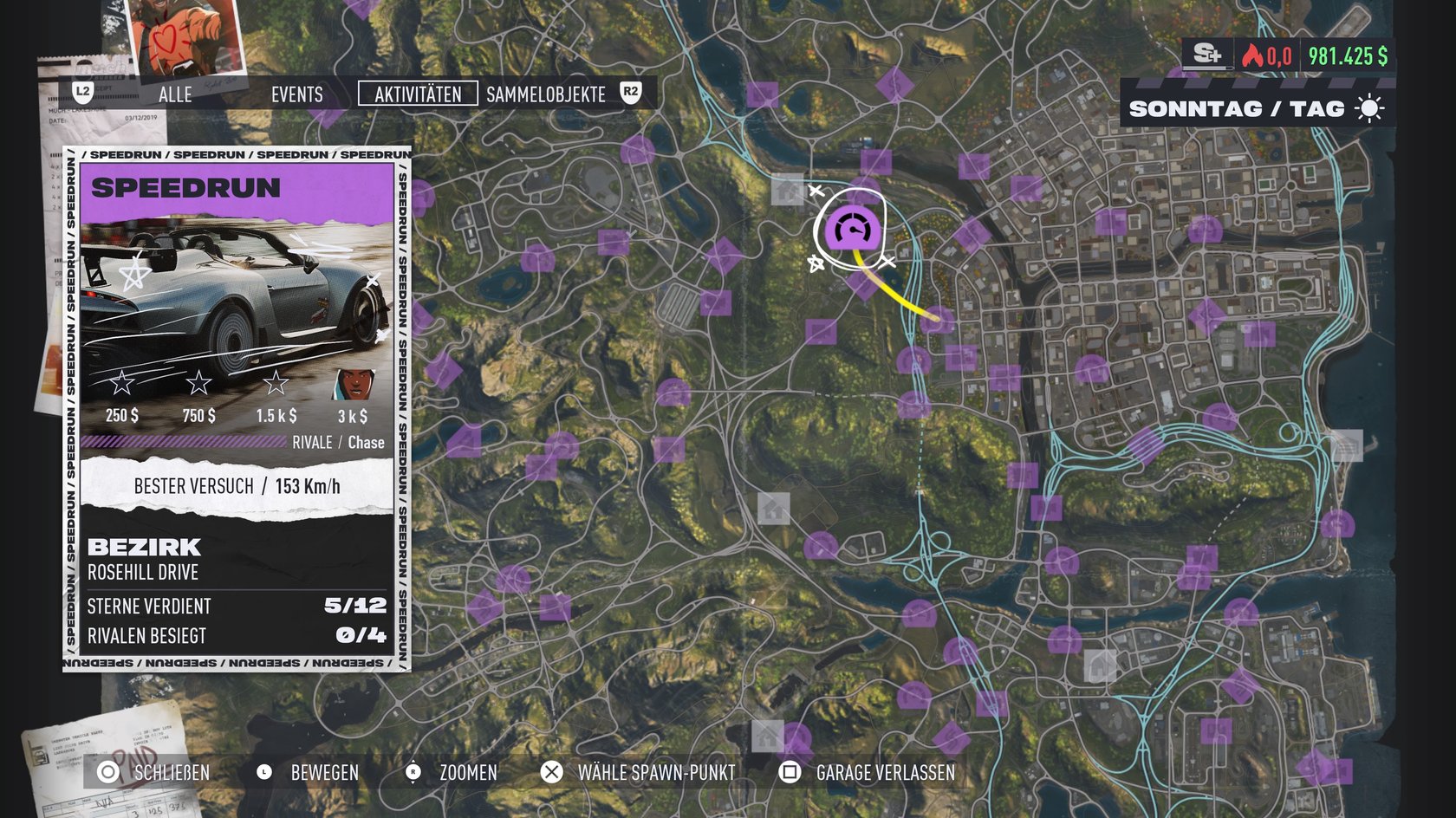Choose the SCHLIESSEN option
The height and width of the screenshot is (818, 1456).
click(156, 772)
